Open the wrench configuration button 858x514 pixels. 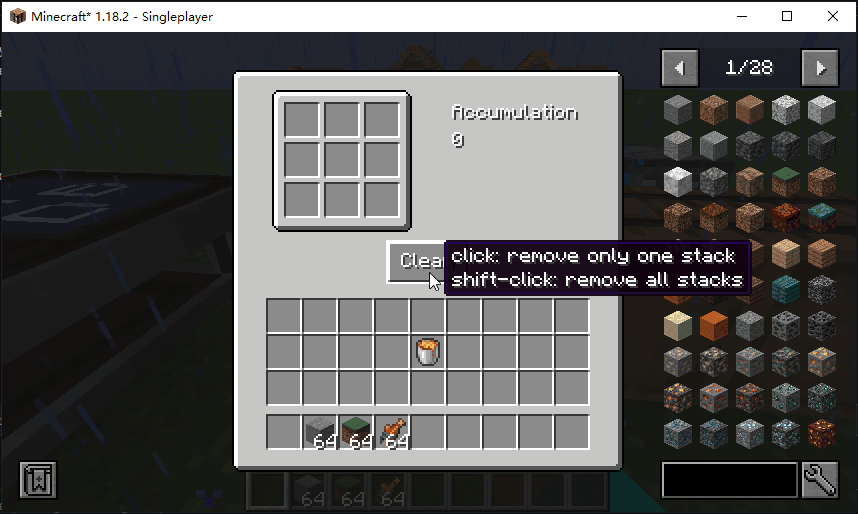coord(819,480)
